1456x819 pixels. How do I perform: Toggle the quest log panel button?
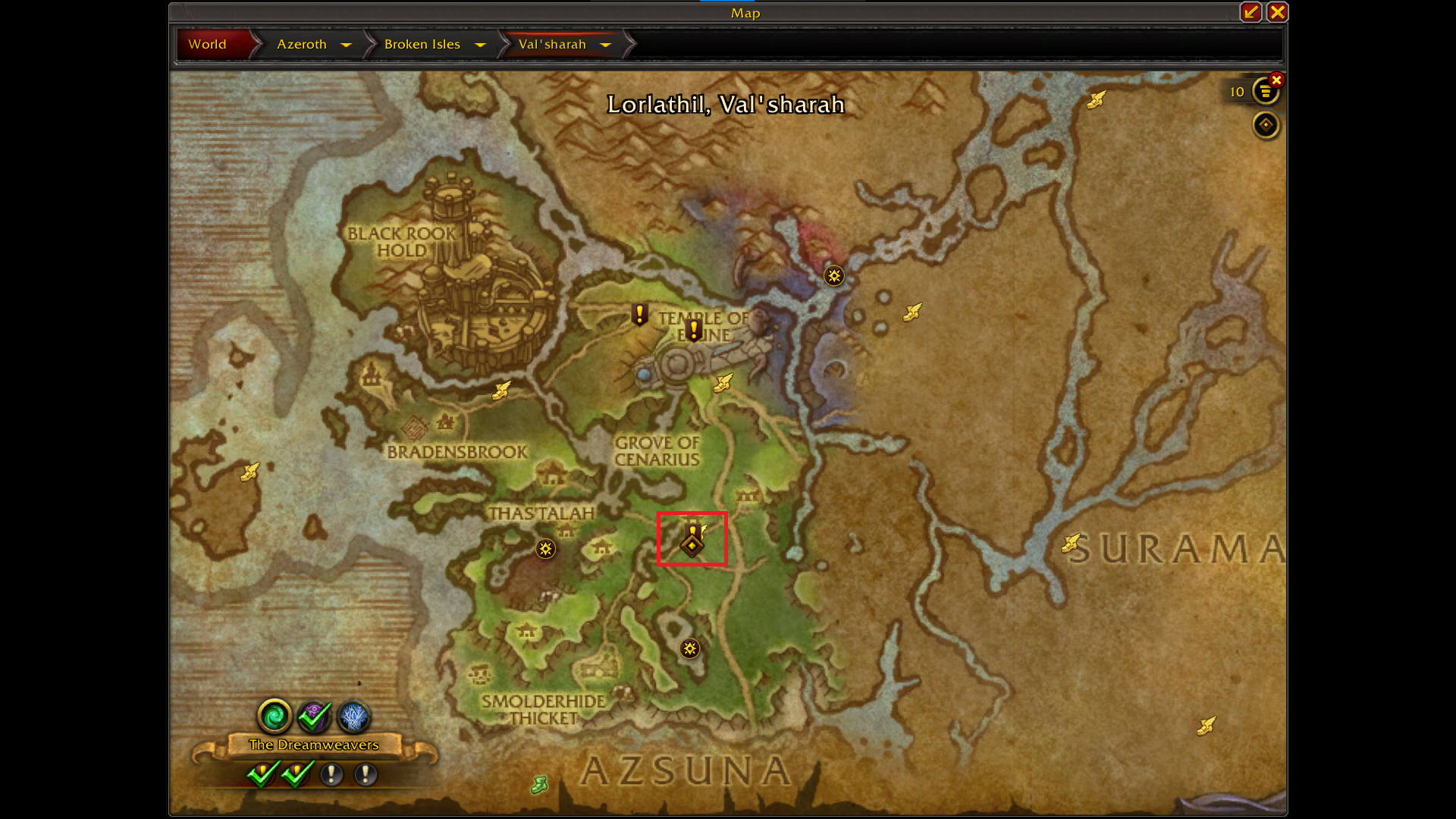(1265, 92)
